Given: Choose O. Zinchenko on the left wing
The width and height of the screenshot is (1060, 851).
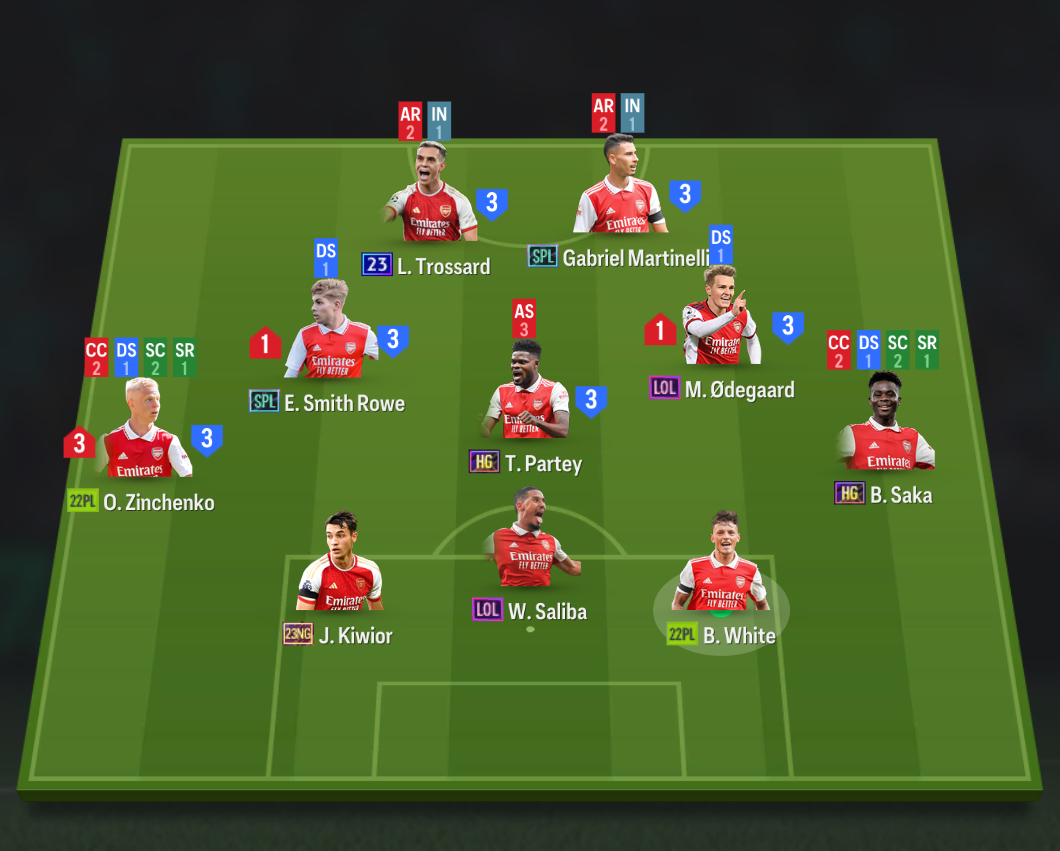Looking at the screenshot, I should tap(144, 440).
